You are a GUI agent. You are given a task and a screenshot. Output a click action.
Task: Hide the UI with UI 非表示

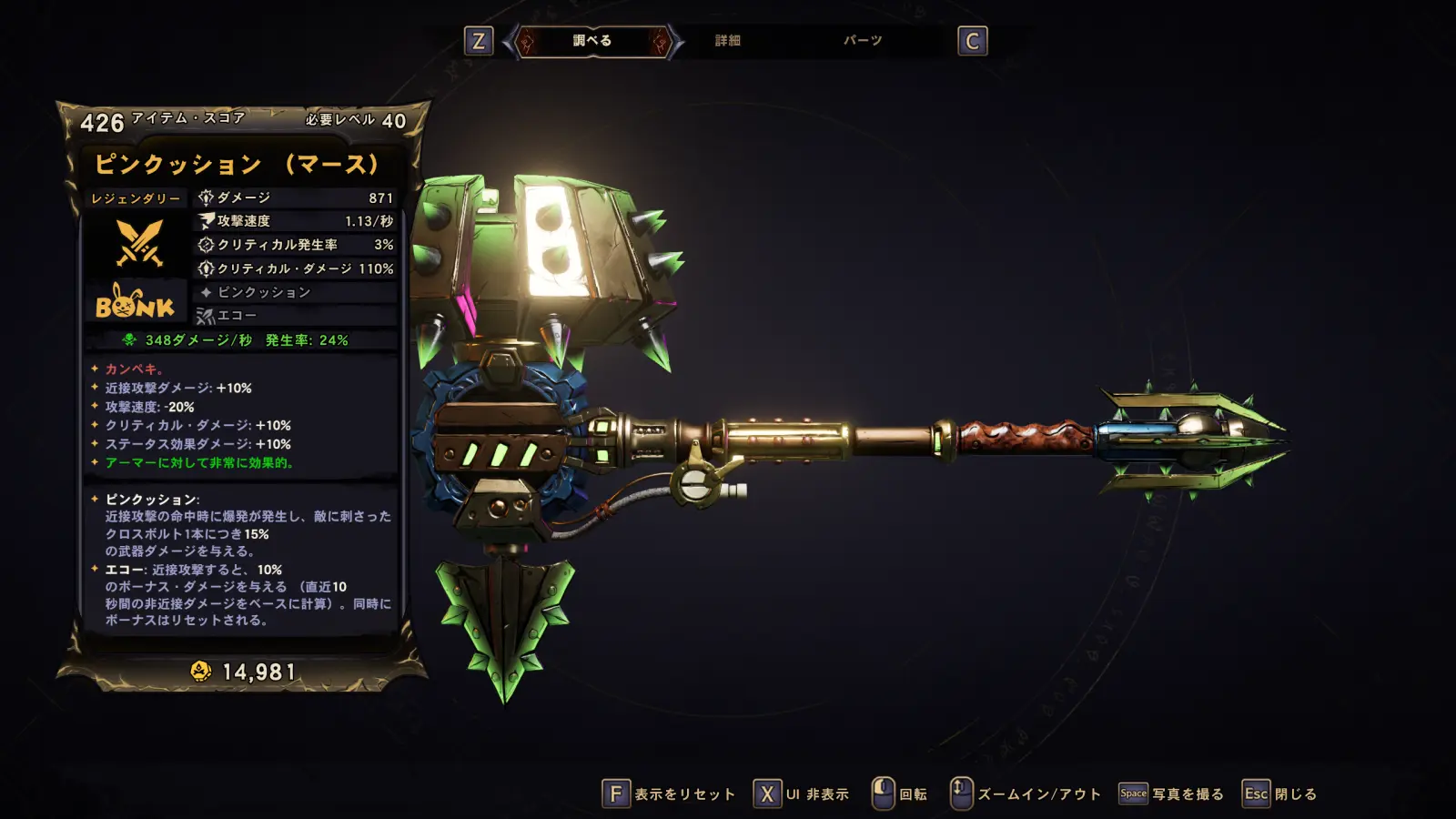pyautogui.click(x=802, y=794)
